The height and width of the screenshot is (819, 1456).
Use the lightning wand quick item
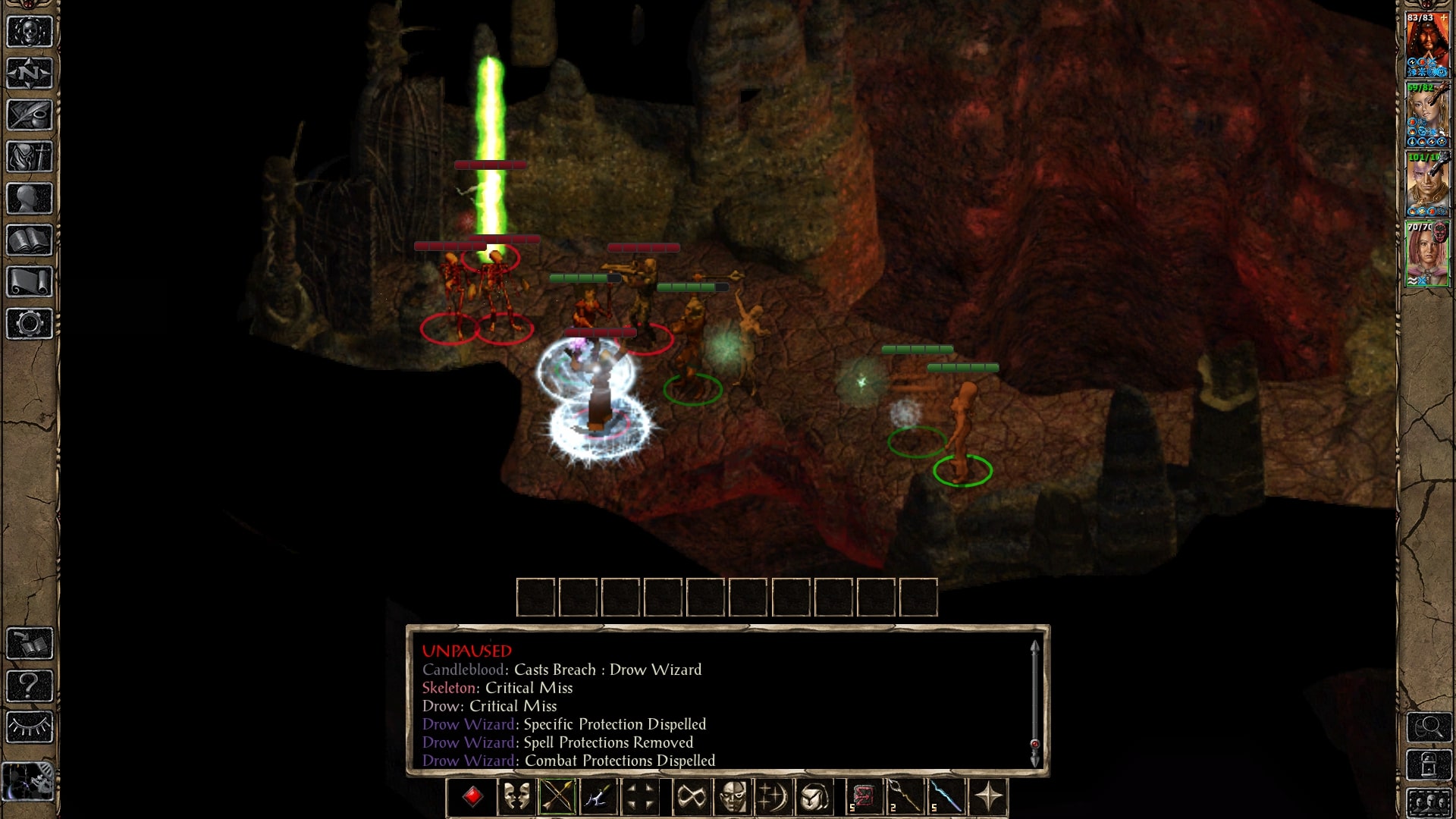[x=946, y=797]
